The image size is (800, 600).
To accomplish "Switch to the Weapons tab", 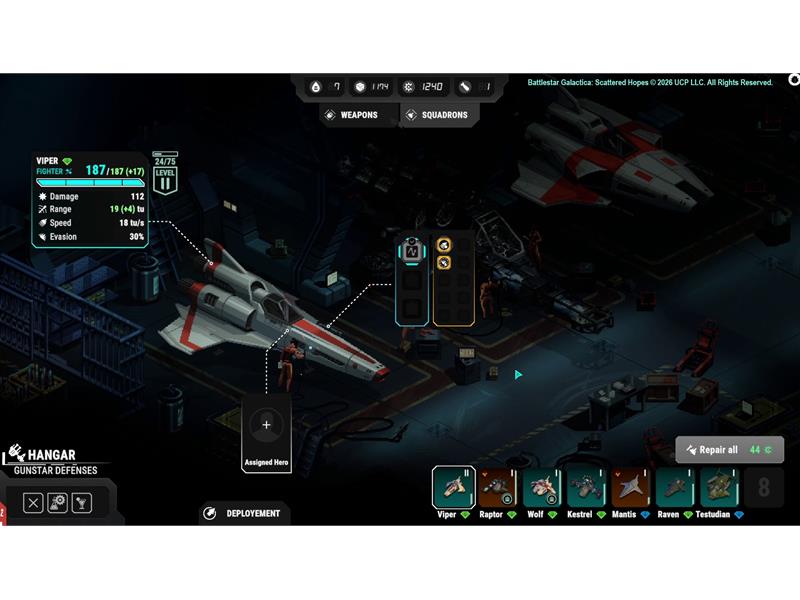I will [350, 115].
